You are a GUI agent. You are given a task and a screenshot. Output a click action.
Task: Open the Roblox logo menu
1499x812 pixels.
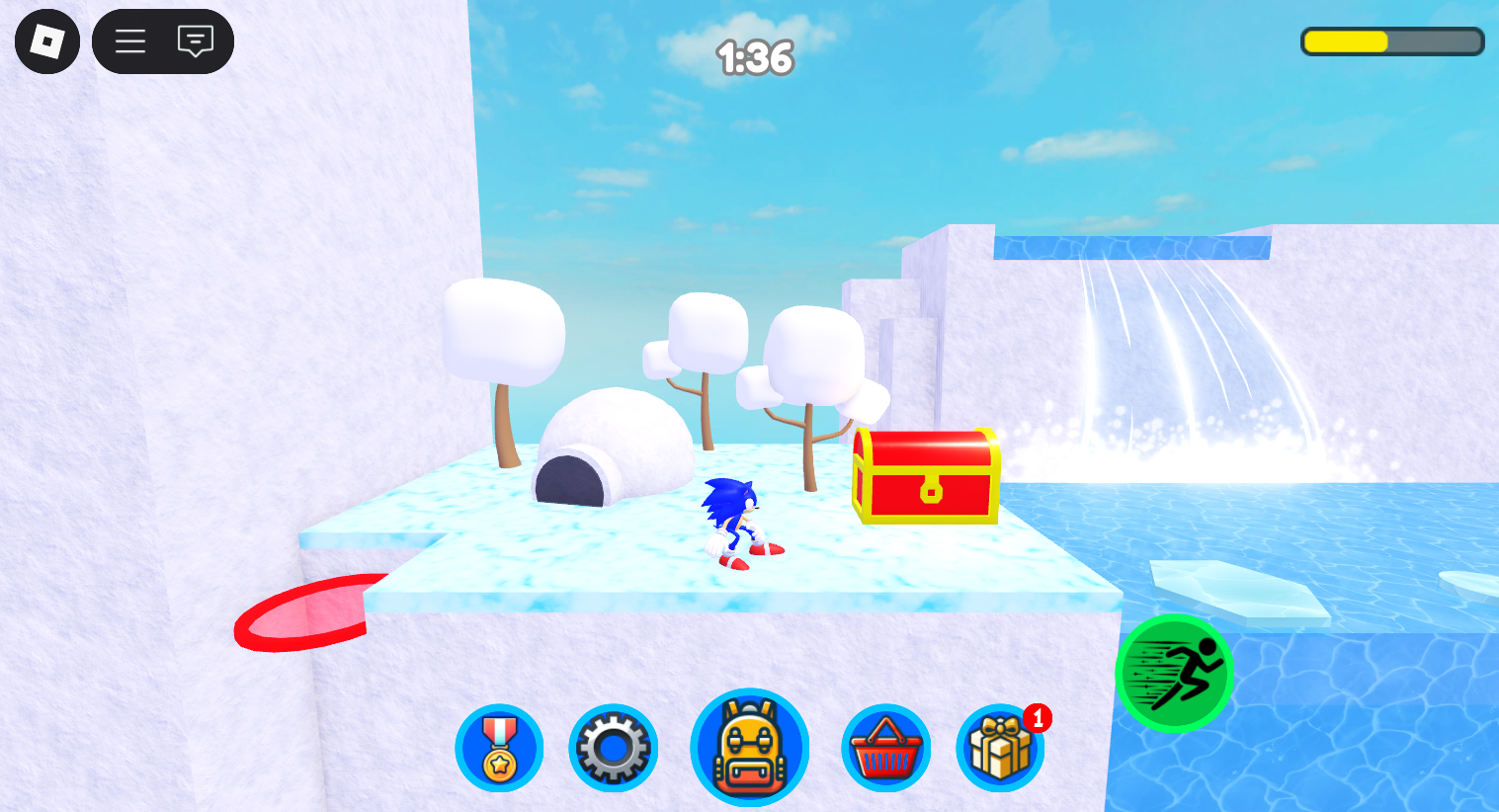click(47, 41)
